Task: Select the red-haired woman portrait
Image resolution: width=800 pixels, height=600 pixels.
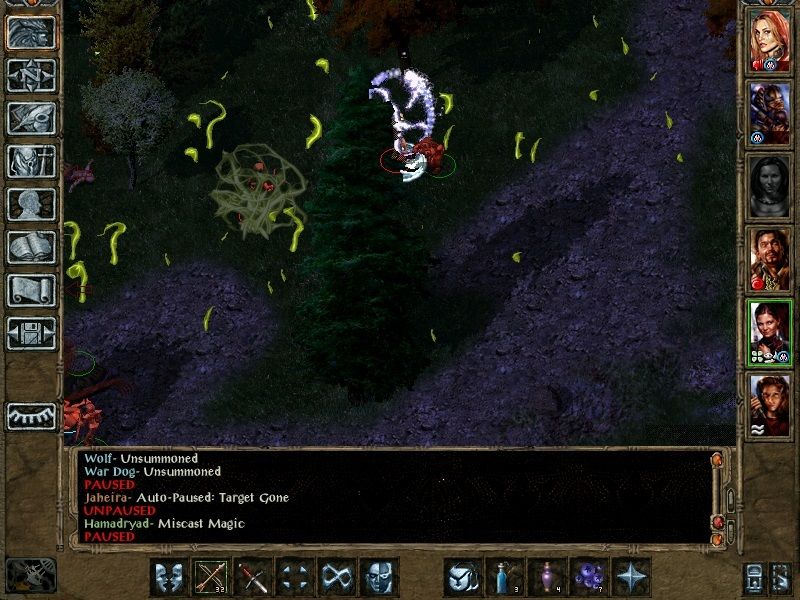Action: pos(770,40)
